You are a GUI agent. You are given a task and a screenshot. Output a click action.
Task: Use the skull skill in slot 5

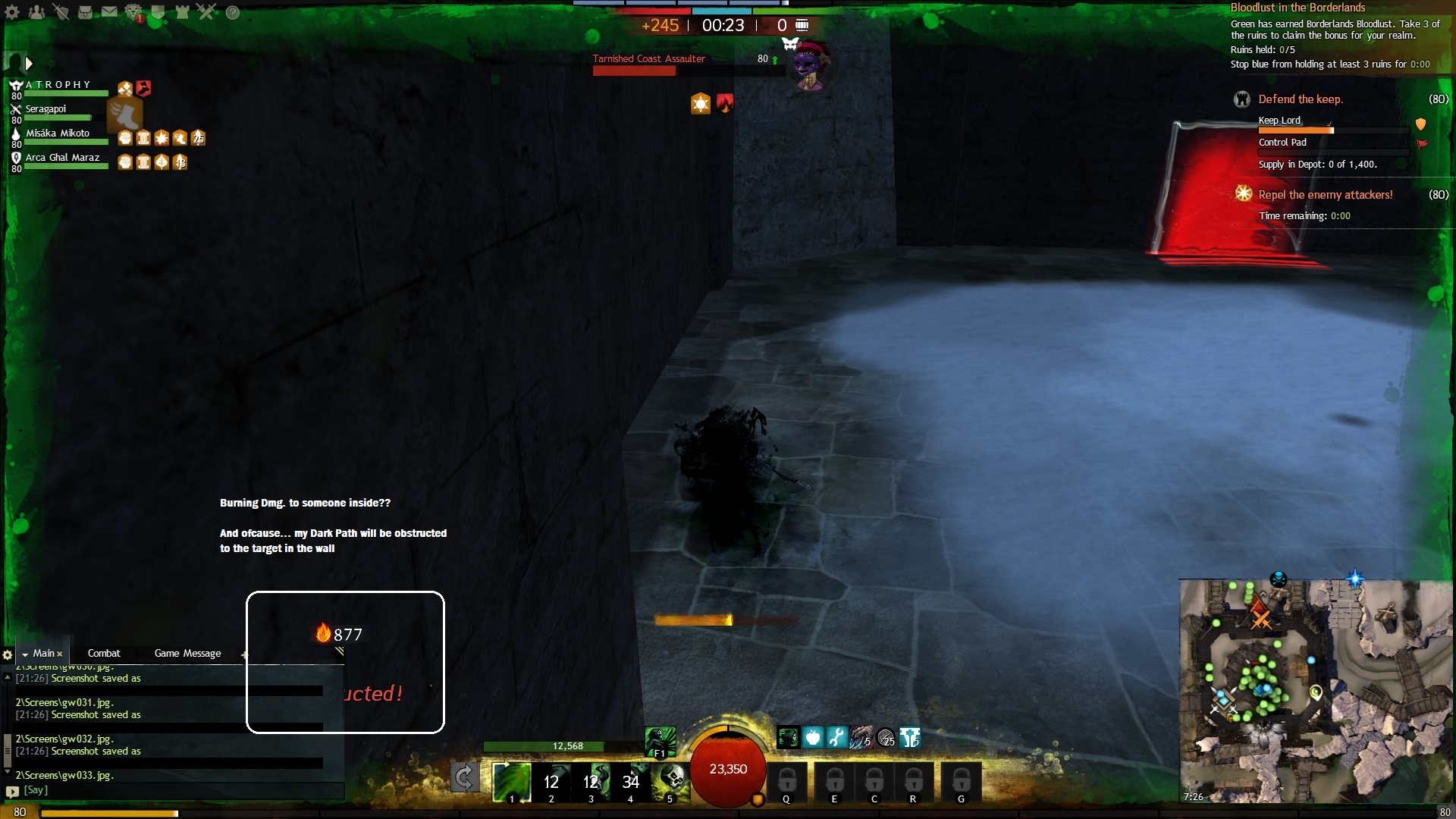pyautogui.click(x=670, y=781)
